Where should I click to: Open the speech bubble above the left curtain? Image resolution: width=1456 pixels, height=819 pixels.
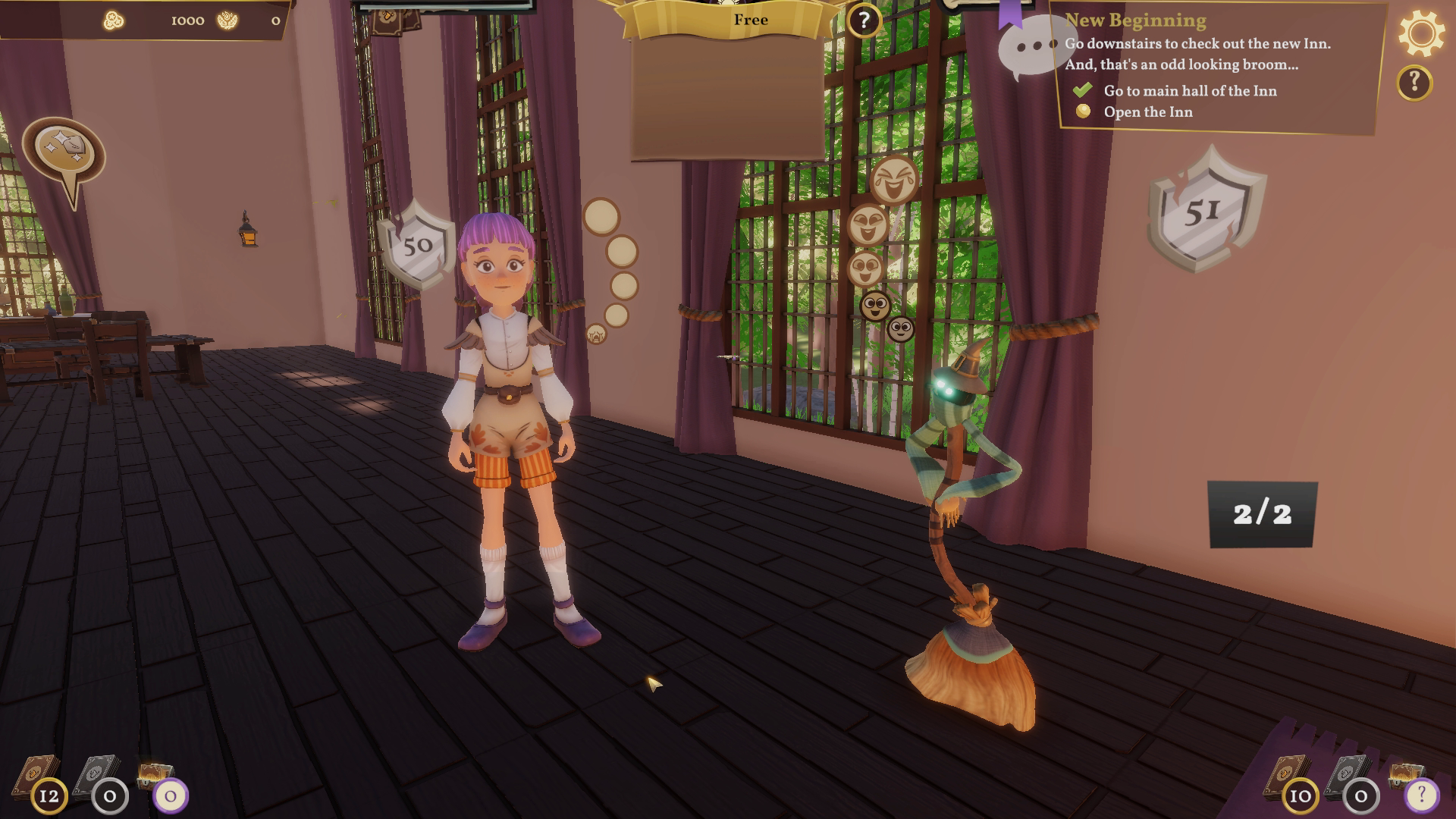pos(64,144)
